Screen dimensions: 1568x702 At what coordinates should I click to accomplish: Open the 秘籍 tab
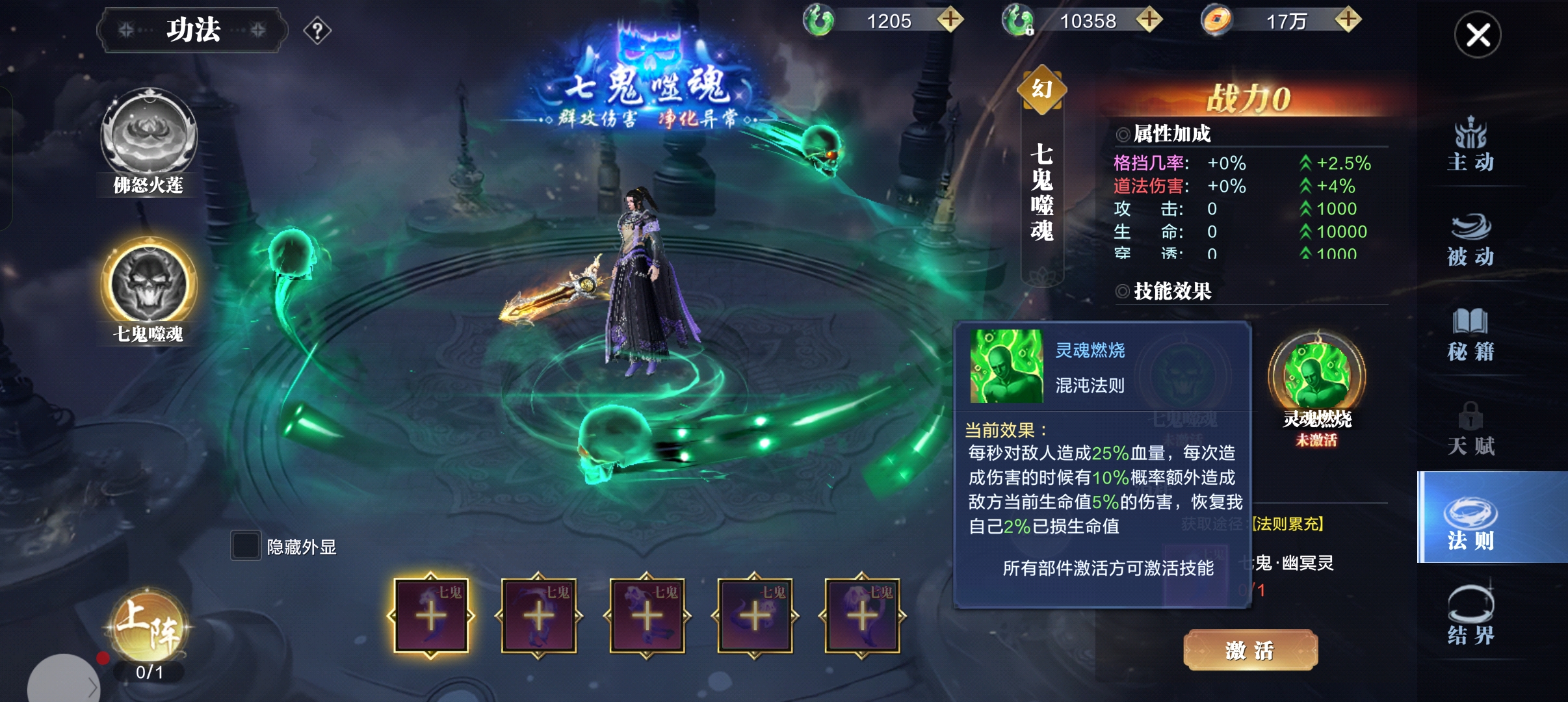pos(1470,335)
